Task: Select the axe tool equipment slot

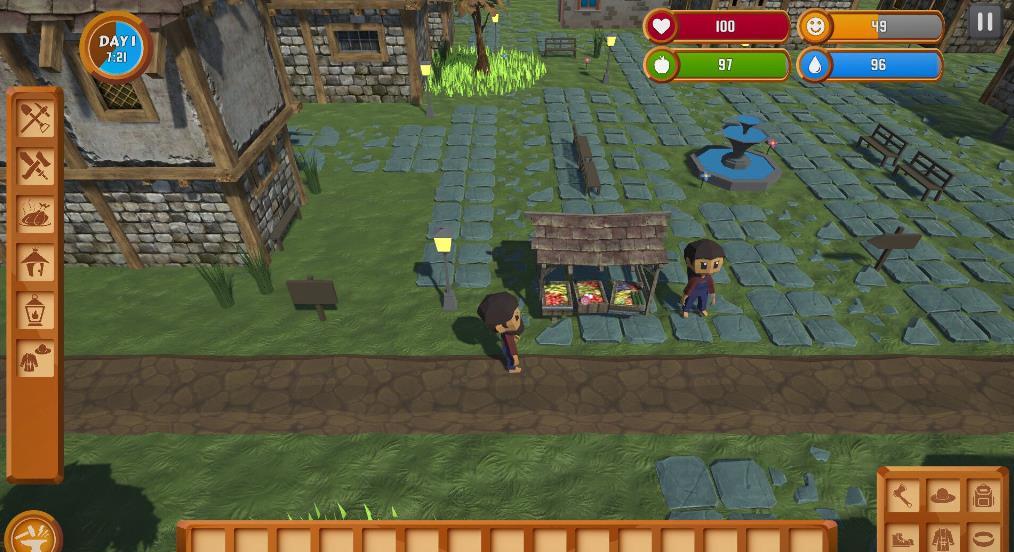Action: click(903, 495)
